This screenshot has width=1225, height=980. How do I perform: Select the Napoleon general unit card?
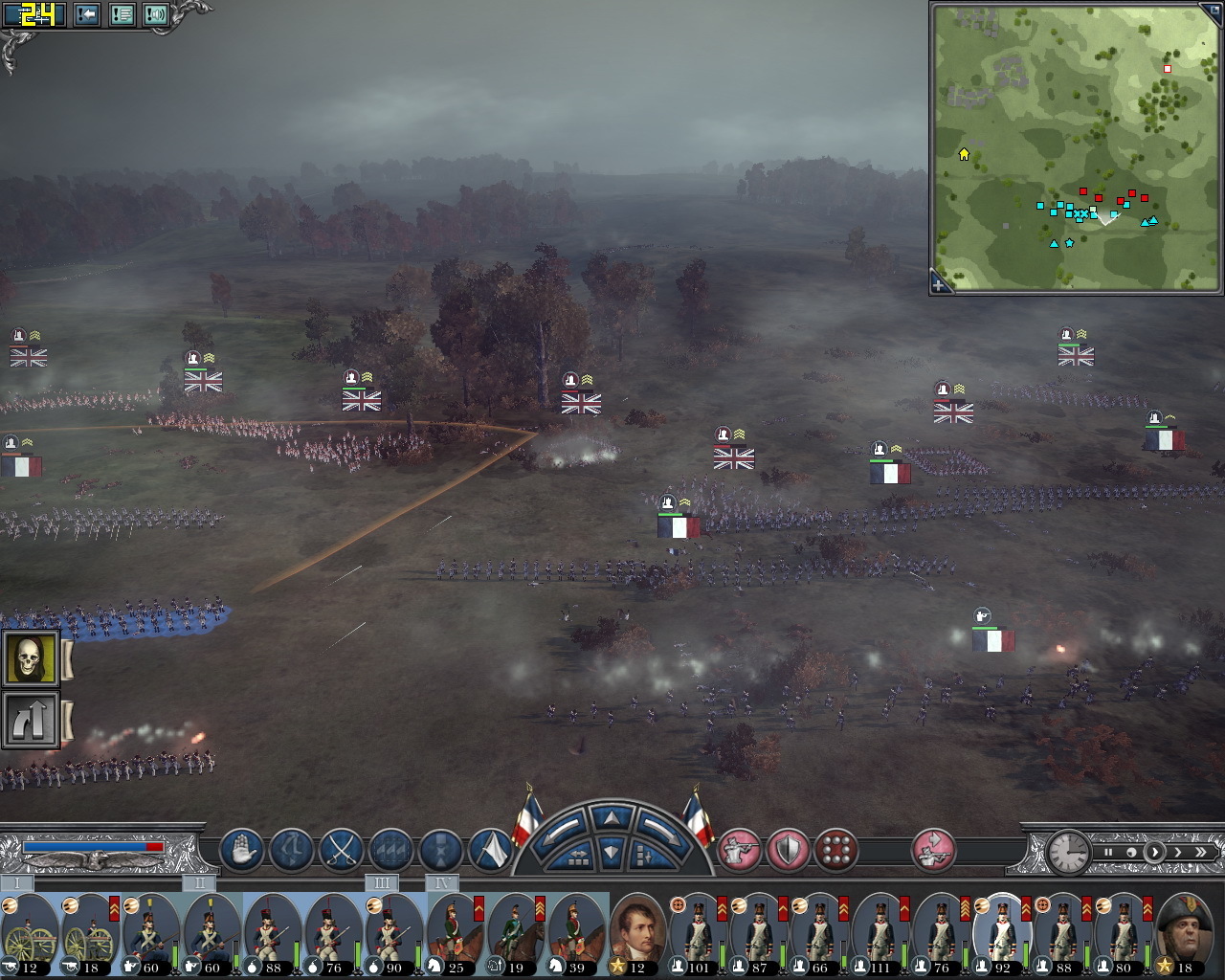coord(637,934)
